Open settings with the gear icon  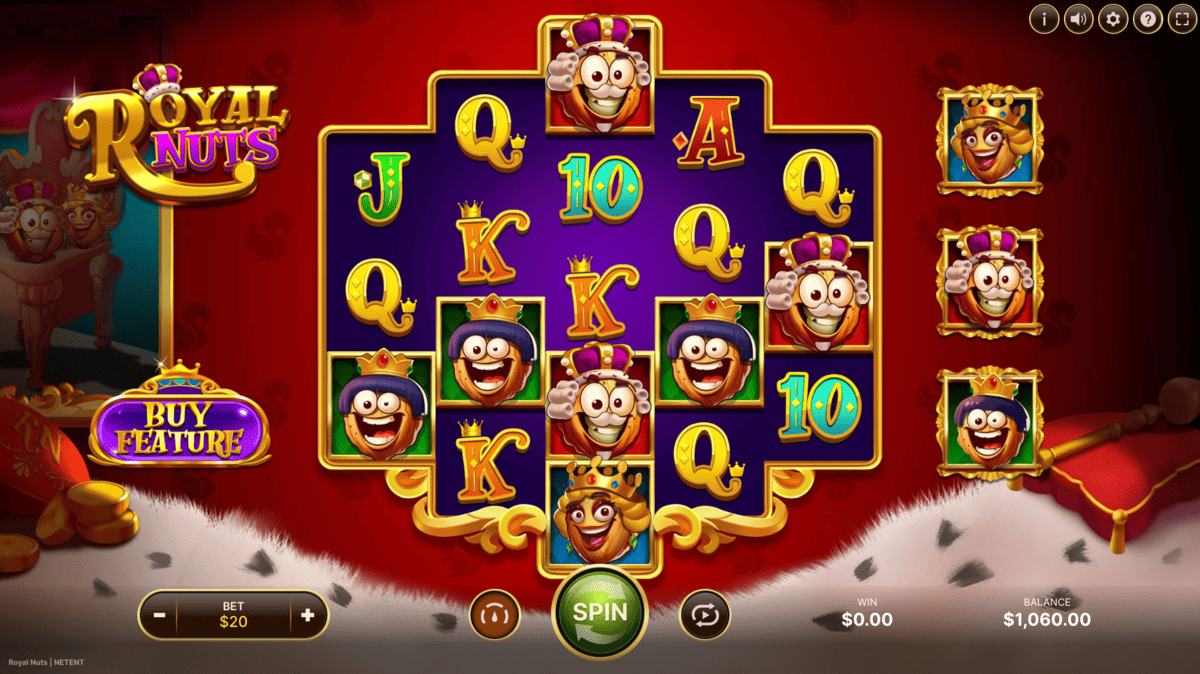pos(1113,18)
